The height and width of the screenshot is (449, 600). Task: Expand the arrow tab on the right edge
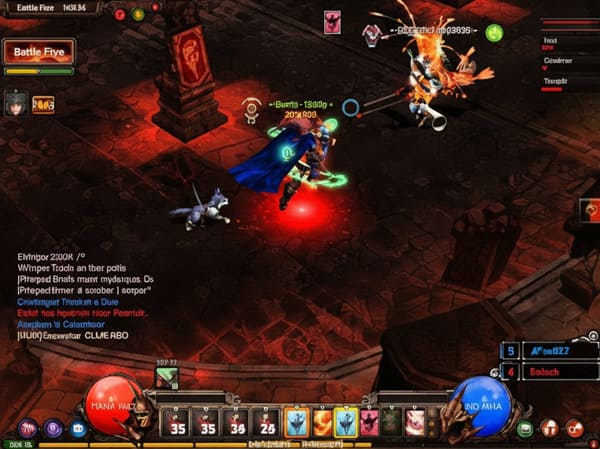[589, 210]
